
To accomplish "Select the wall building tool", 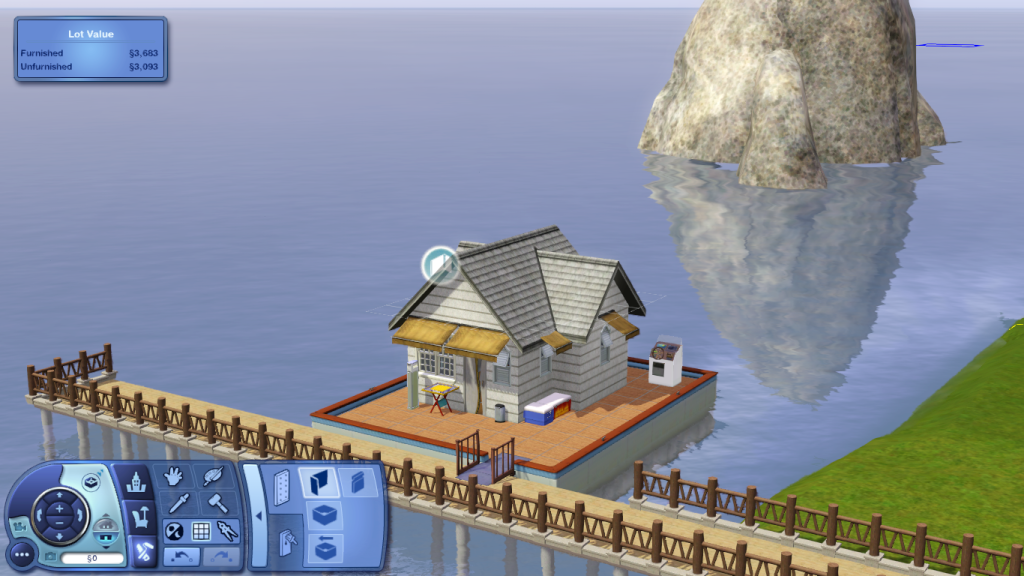I will (320, 483).
